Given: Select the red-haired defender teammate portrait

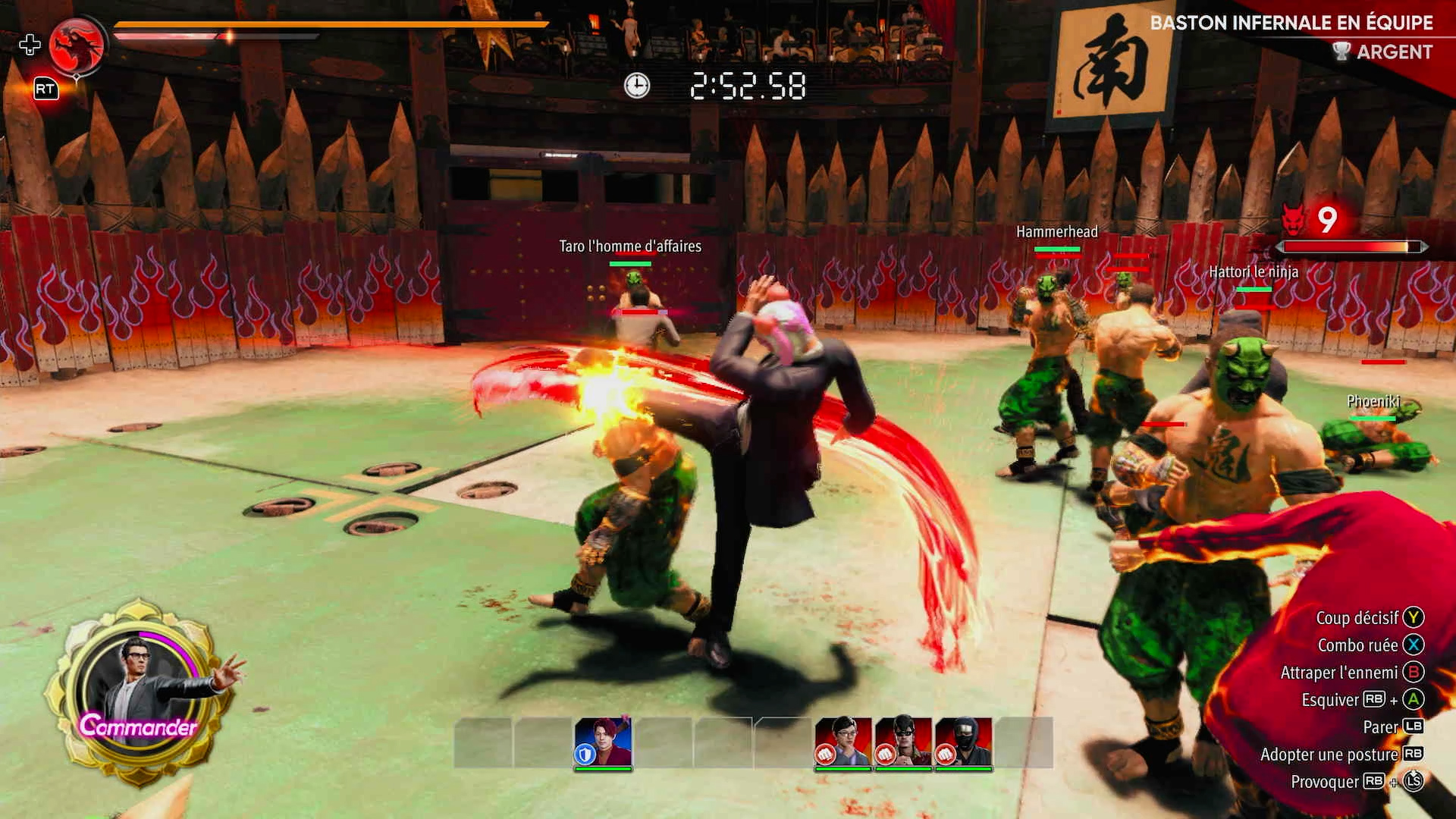Looking at the screenshot, I should coord(603,742).
